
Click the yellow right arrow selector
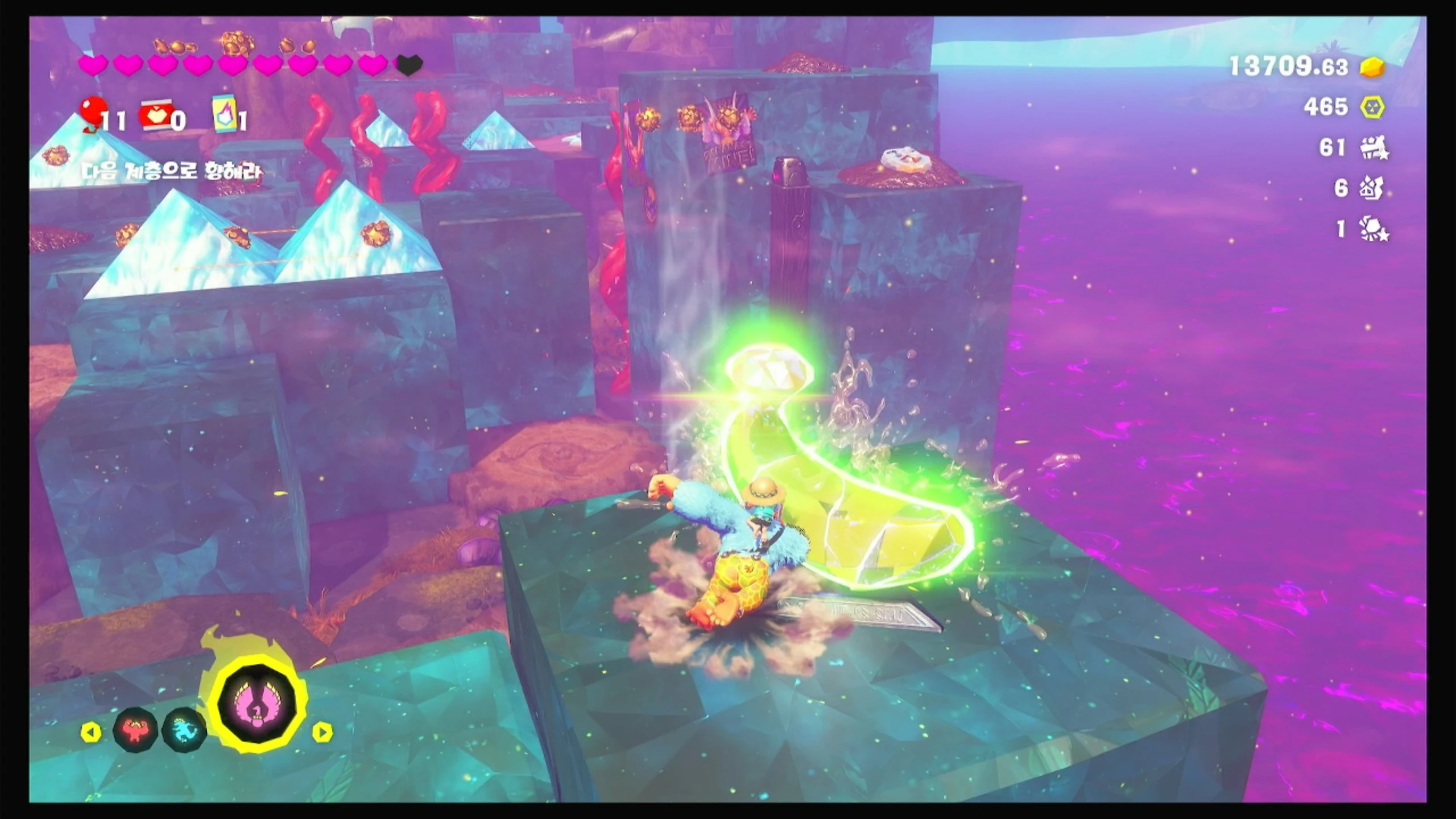tap(322, 732)
